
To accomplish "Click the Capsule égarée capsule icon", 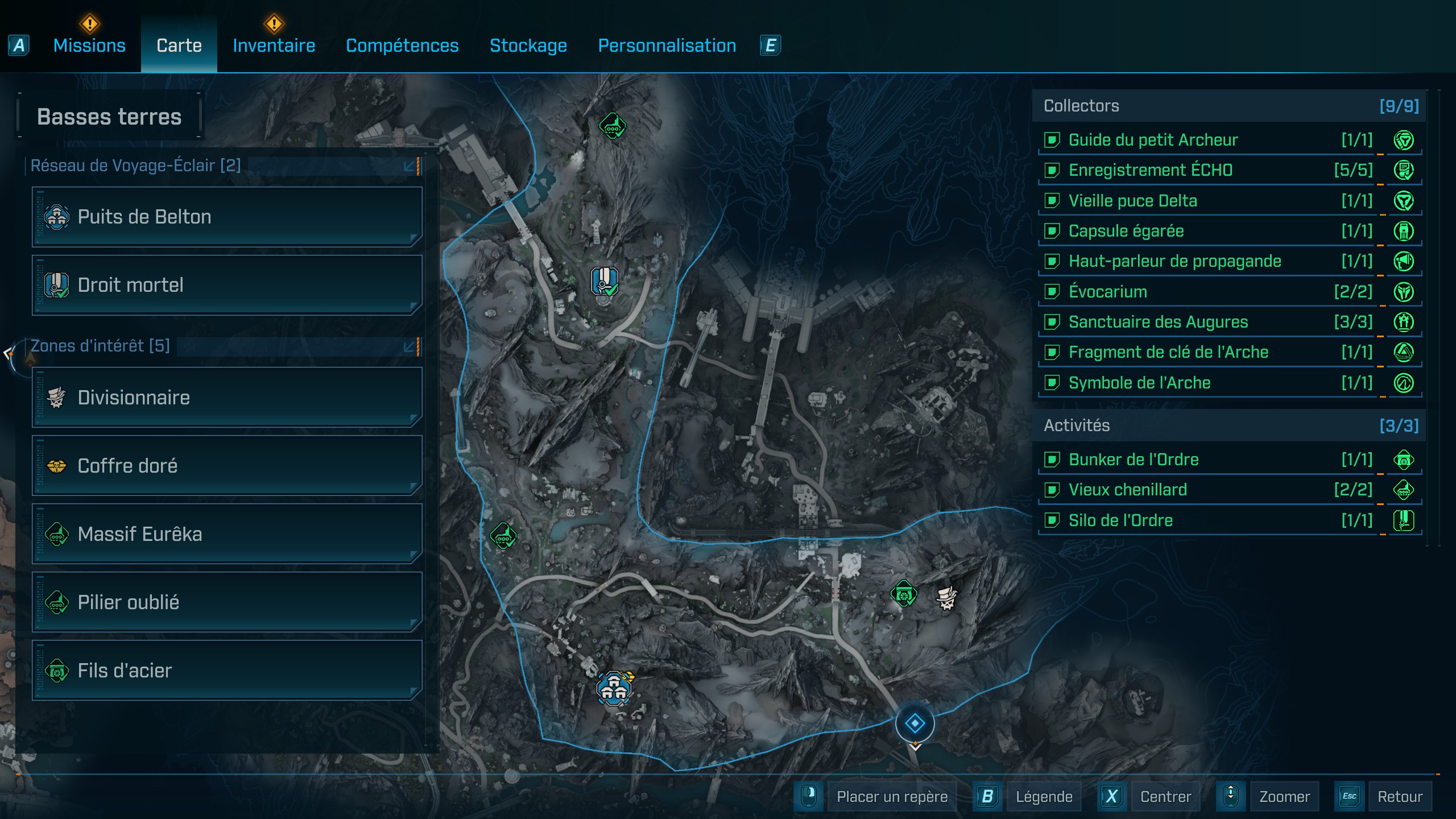I will point(1405,231).
